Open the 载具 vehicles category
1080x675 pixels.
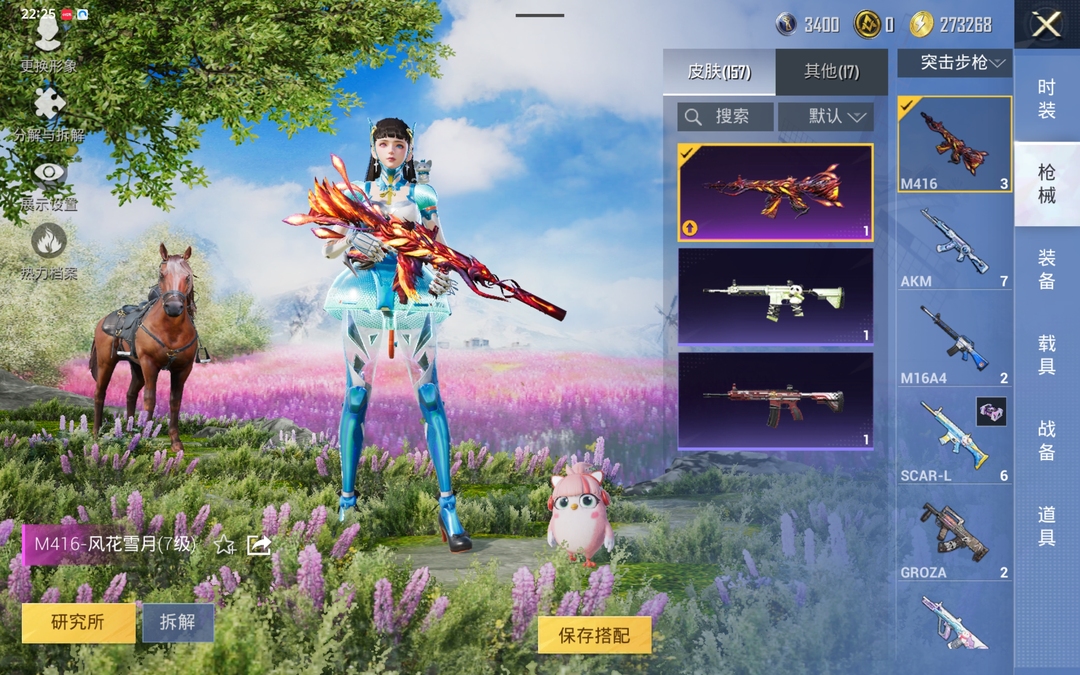pyautogui.click(x=1046, y=355)
